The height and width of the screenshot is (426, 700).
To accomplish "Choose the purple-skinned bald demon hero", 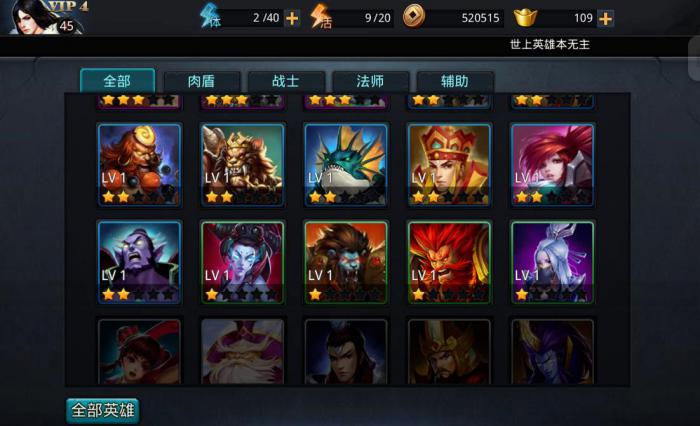I will coord(139,261).
